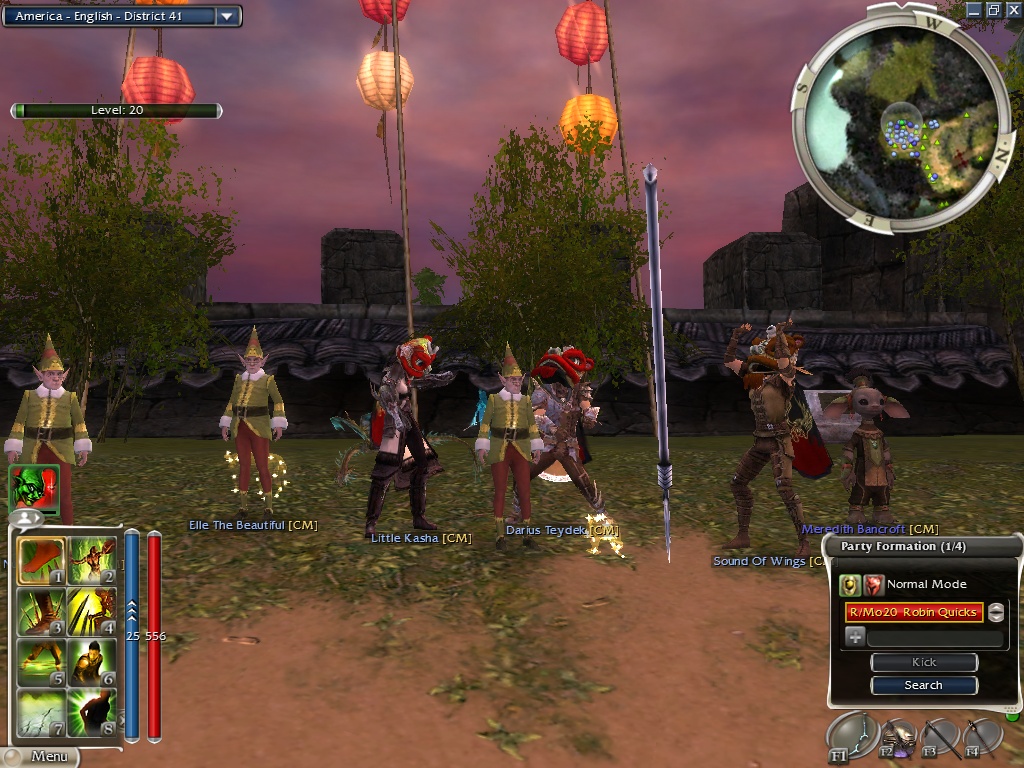Use skill slot 2
Viewport: 1024px width, 768px height.
pyautogui.click(x=92, y=562)
